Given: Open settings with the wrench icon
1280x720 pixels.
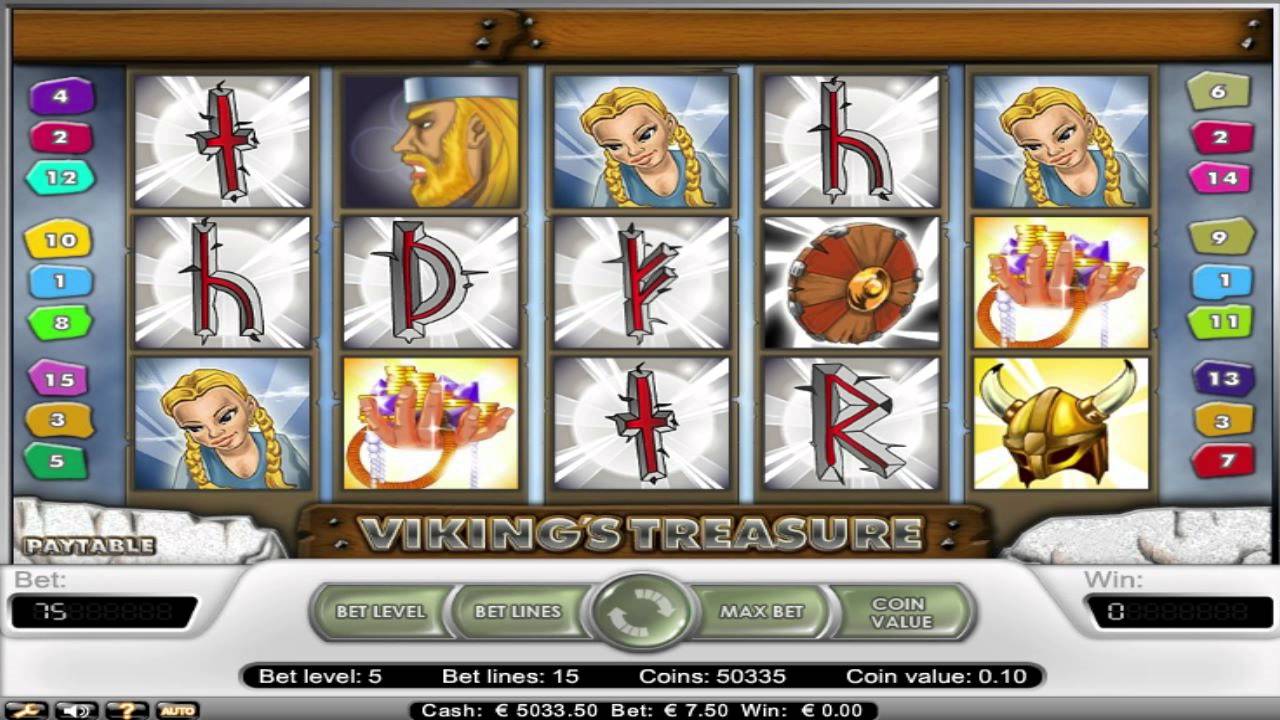Looking at the screenshot, I should pyautogui.click(x=27, y=710).
